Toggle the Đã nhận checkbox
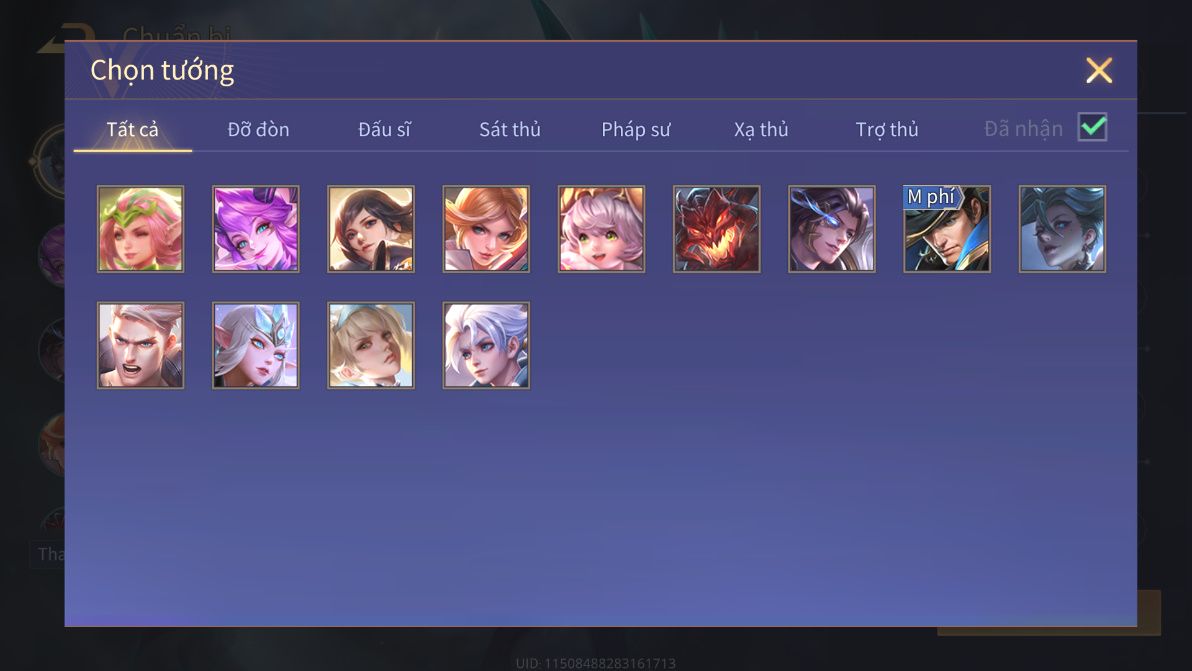Viewport: 1192px width, 671px height. coord(1092,128)
